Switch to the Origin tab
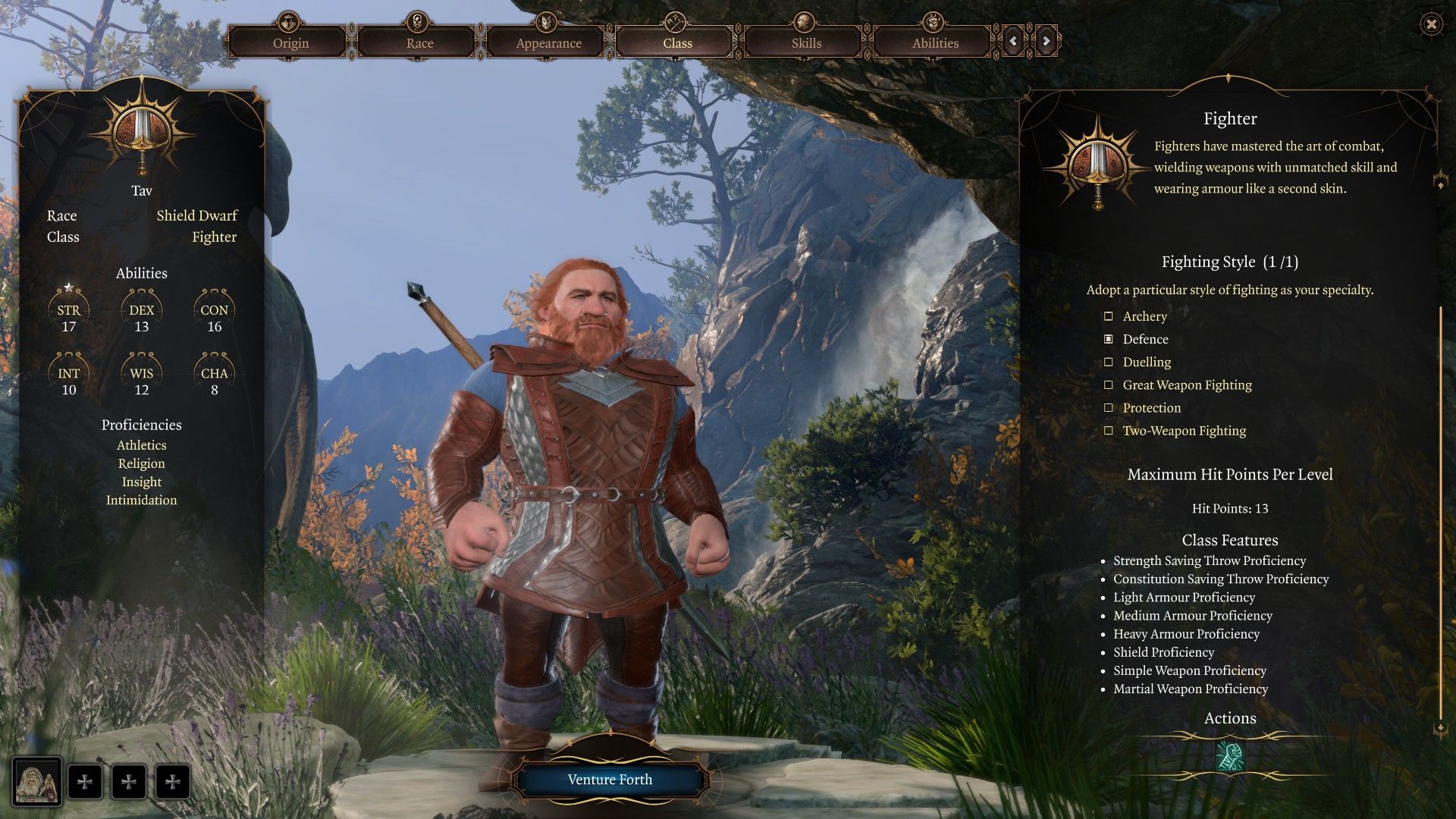1456x819 pixels. point(290,42)
